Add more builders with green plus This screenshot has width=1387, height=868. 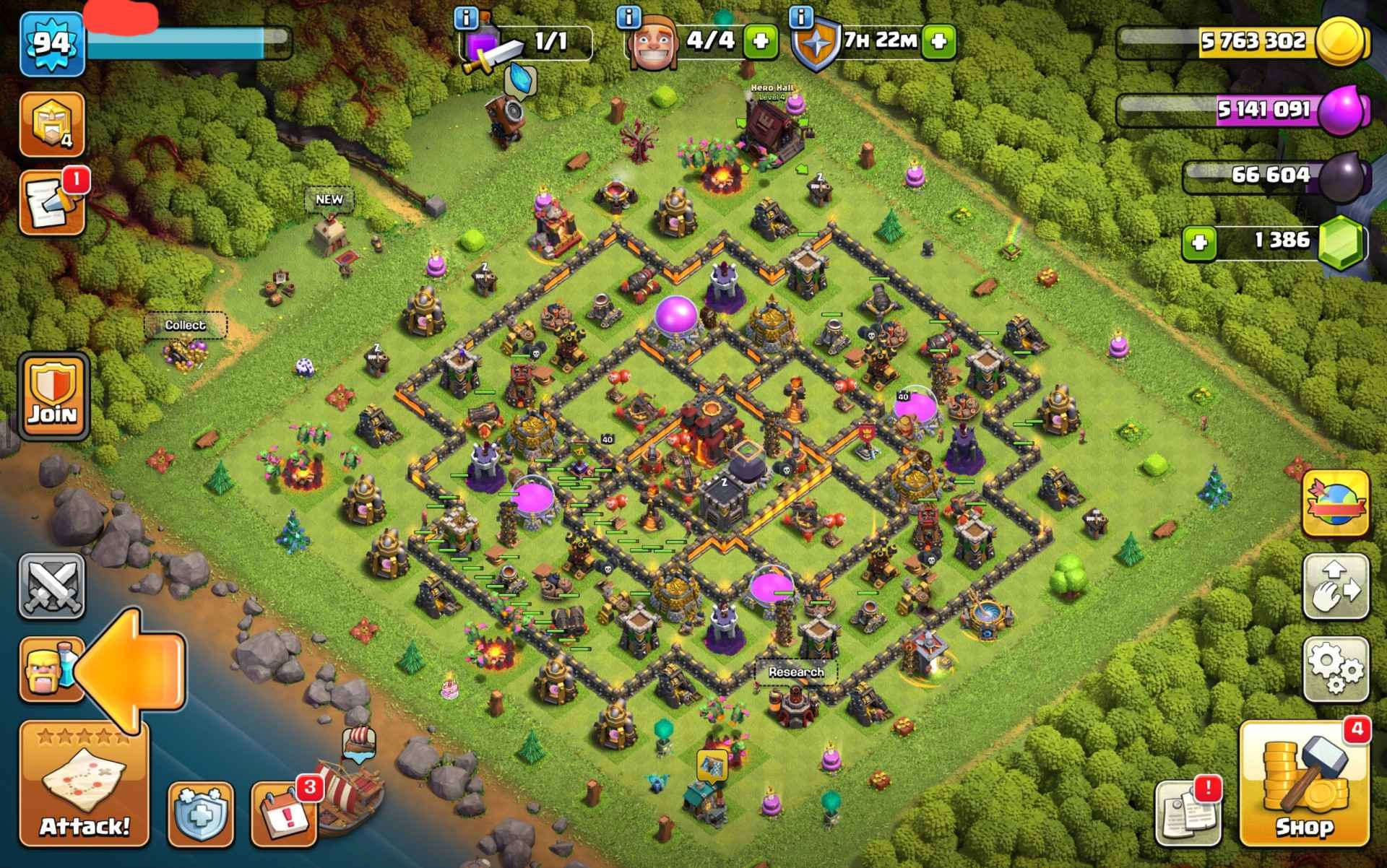(761, 41)
